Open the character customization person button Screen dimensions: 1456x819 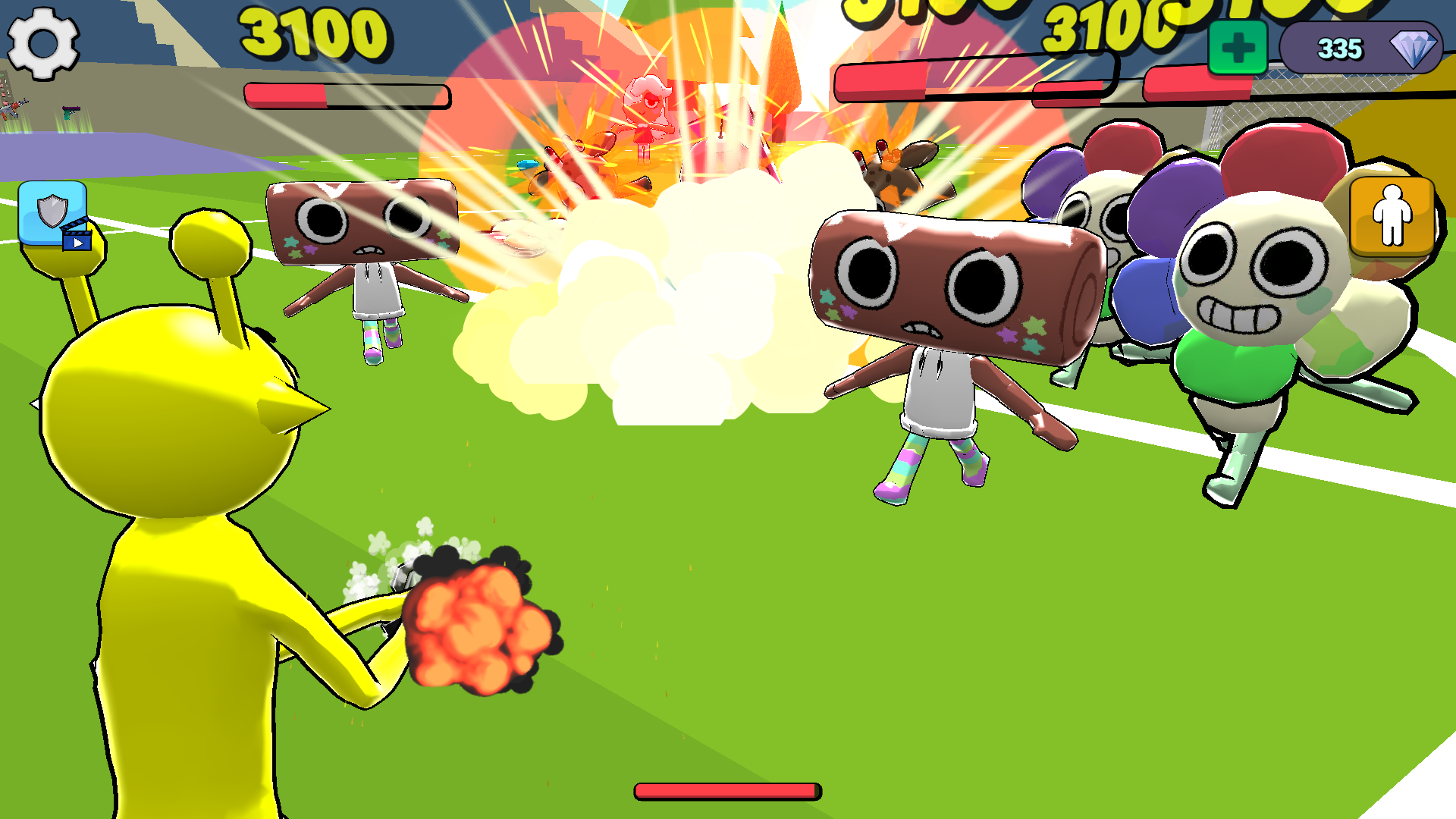[x=1392, y=215]
